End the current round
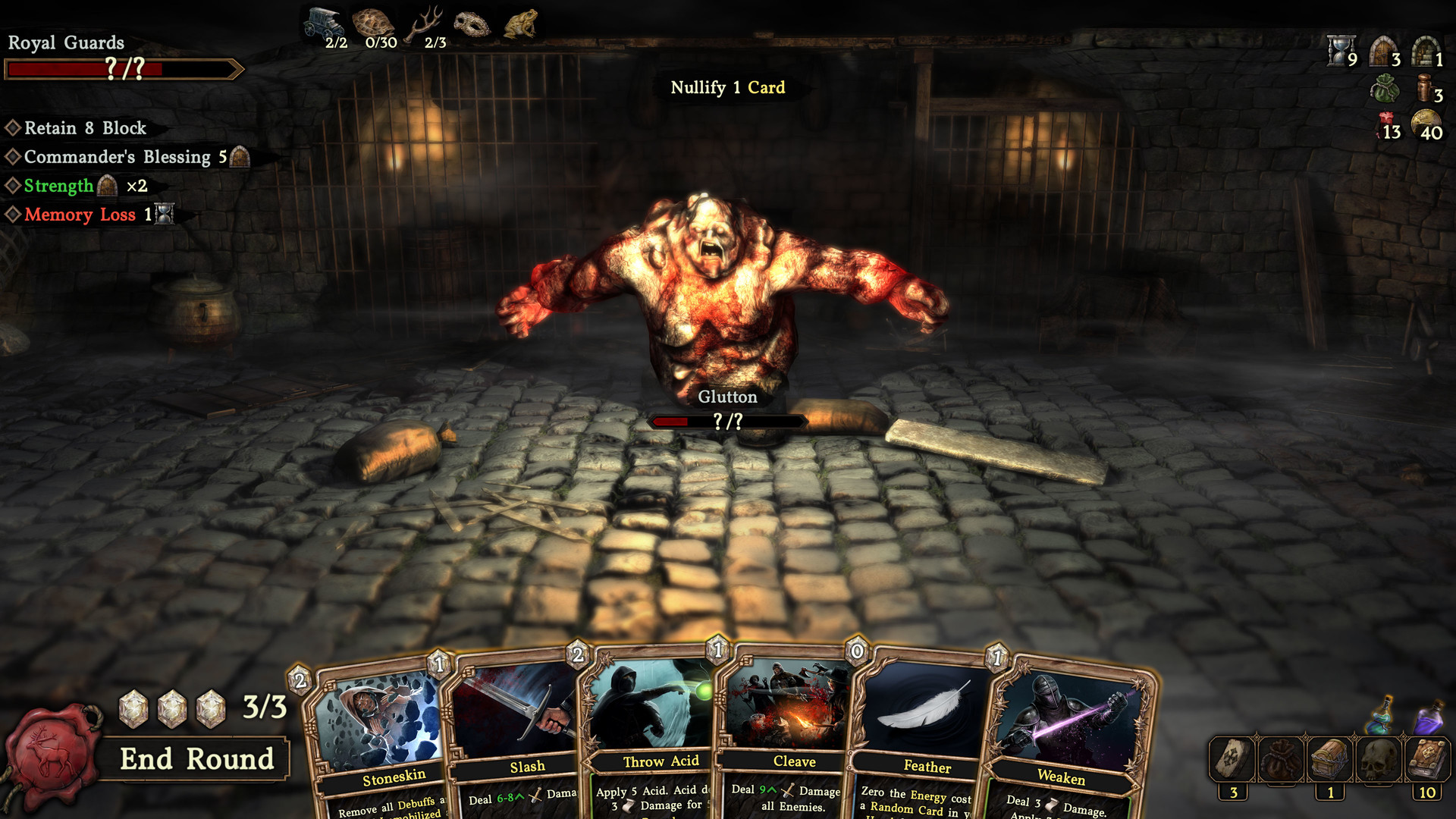Viewport: 1456px width, 819px height. (x=196, y=759)
